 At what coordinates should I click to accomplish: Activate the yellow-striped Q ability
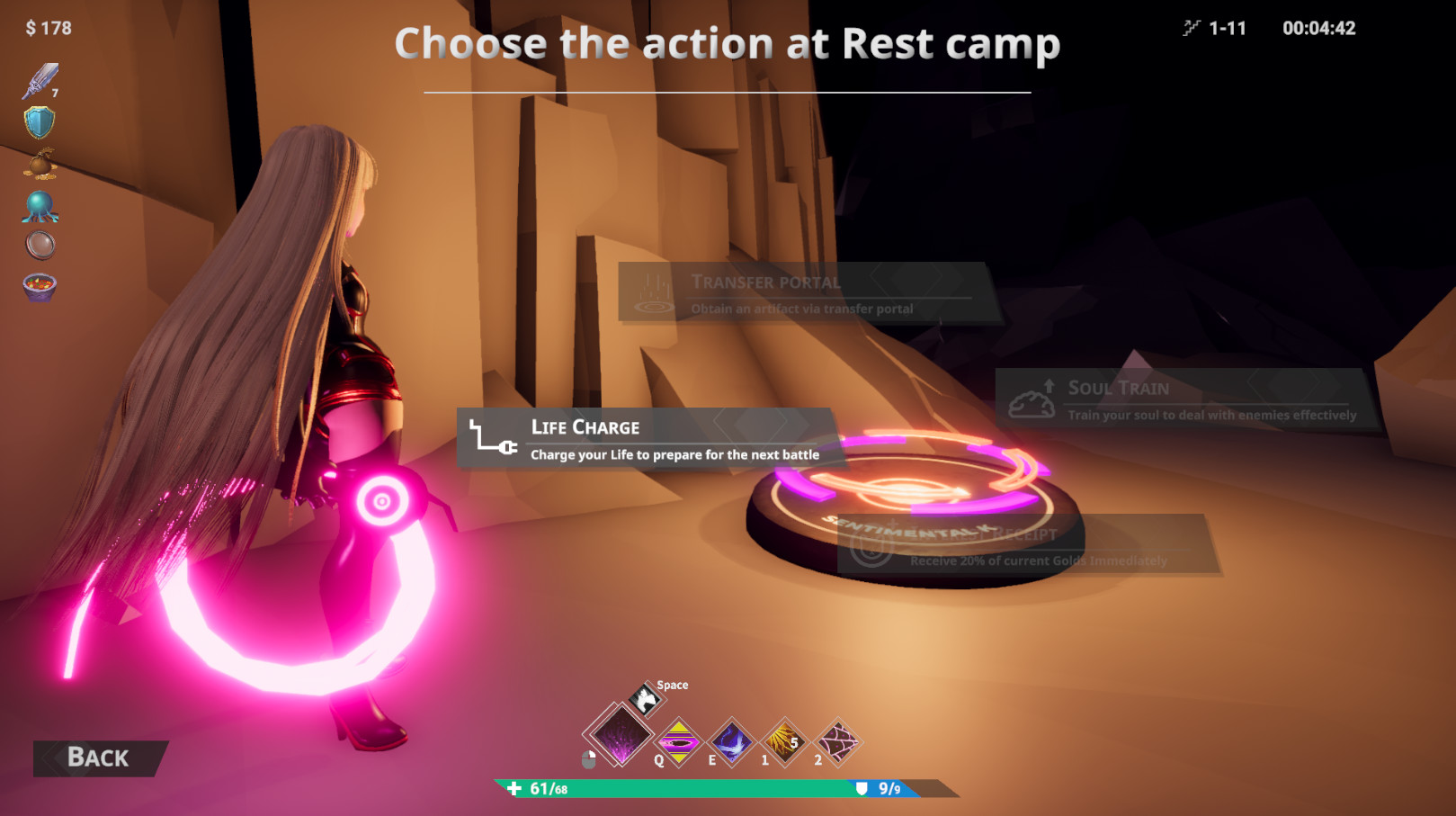coord(679,743)
